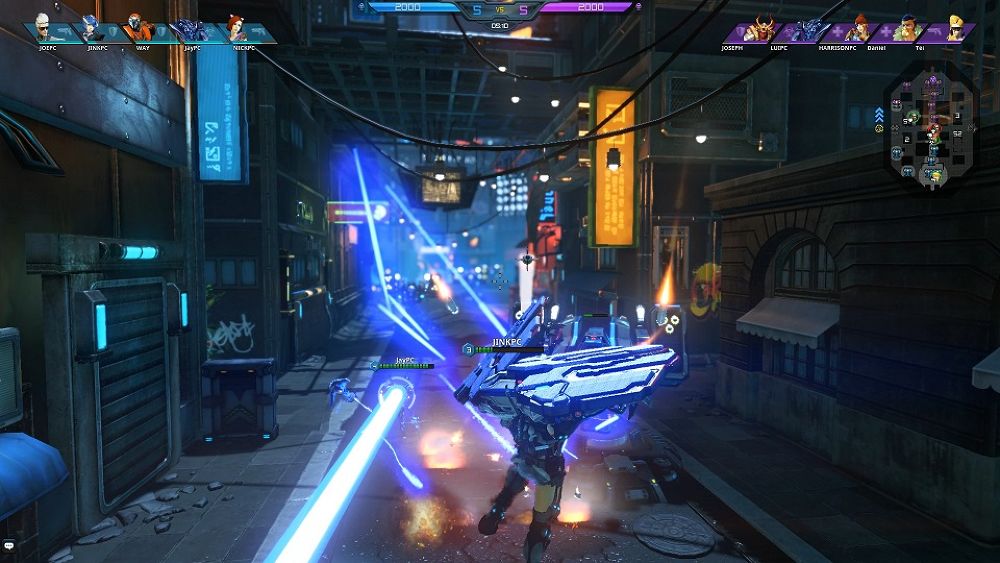The height and width of the screenshot is (563, 1000).
Task: Open the minimap
Action: (x=931, y=125)
